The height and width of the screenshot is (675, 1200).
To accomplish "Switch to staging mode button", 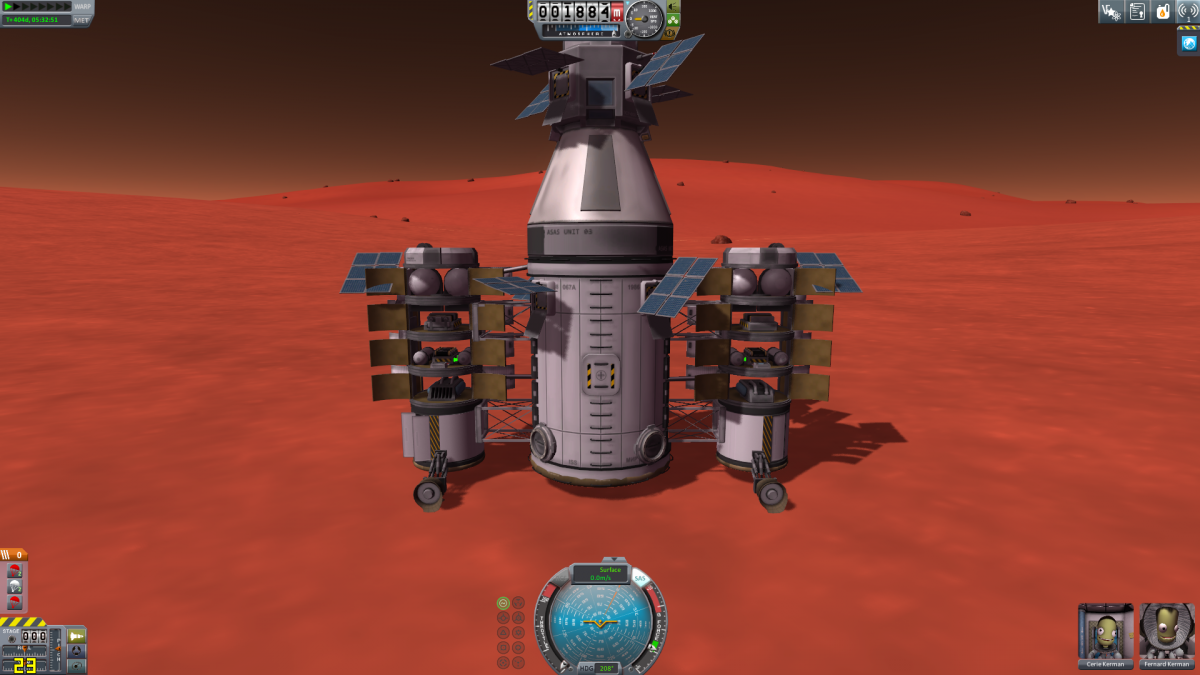I will click(x=77, y=635).
